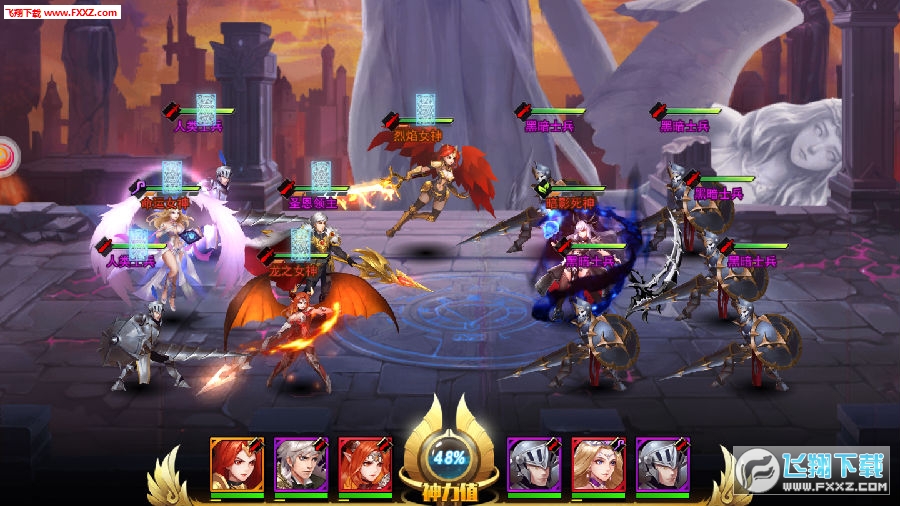Click the swirling orange icon at screen edge
This screenshot has width=900, height=506.
pos(6,156)
